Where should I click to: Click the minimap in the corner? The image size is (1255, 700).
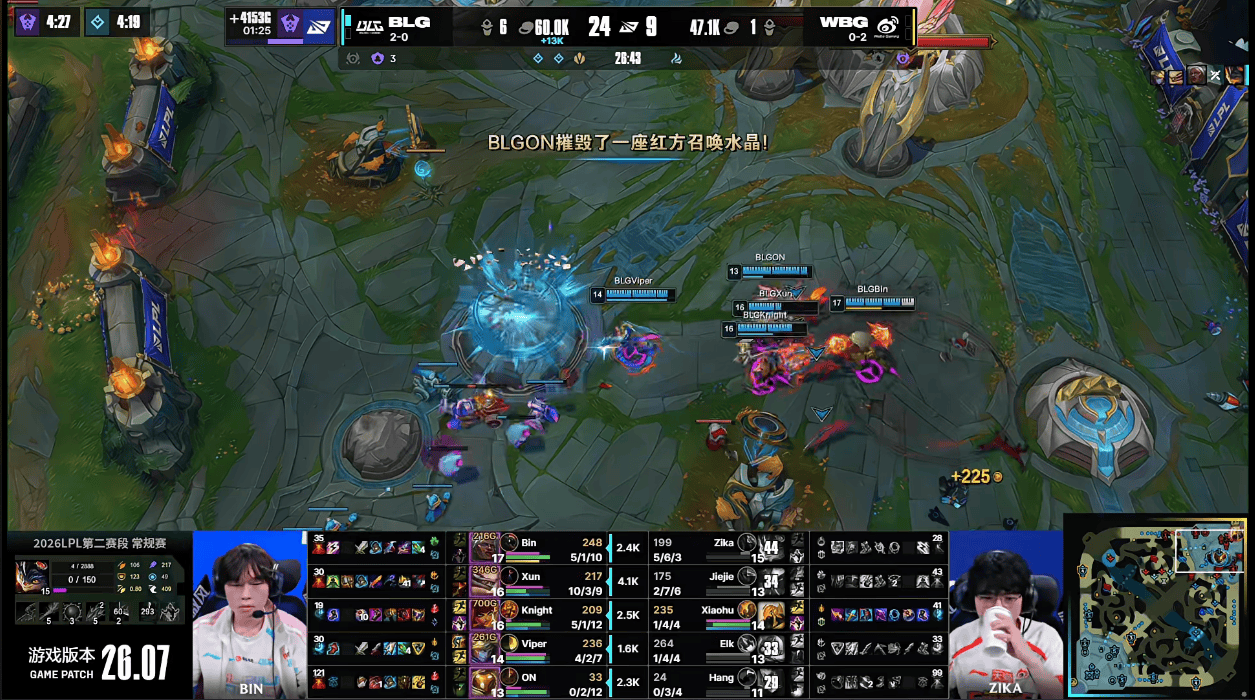coord(1158,605)
